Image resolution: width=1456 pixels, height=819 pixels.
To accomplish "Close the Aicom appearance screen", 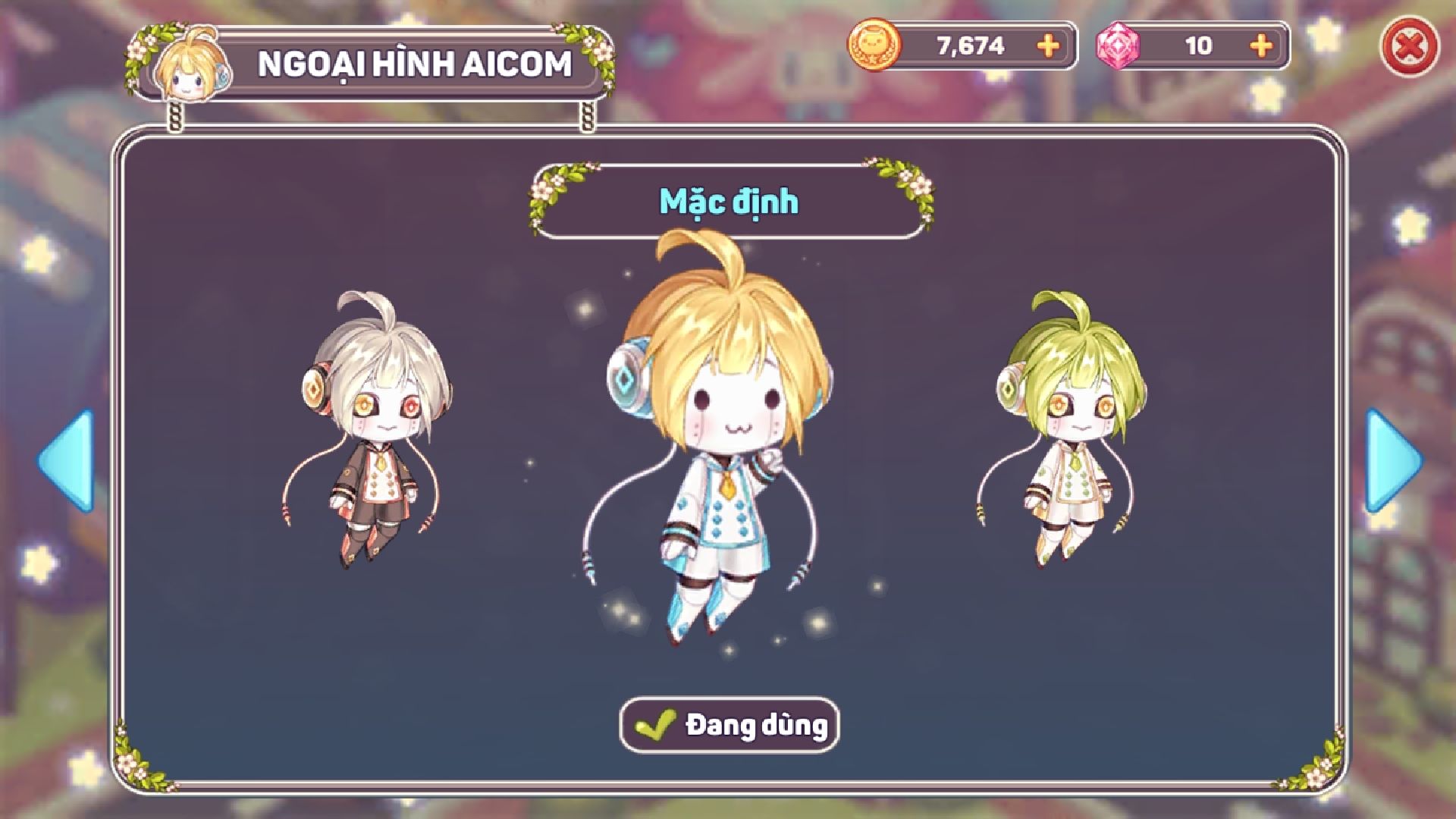I will [1409, 47].
